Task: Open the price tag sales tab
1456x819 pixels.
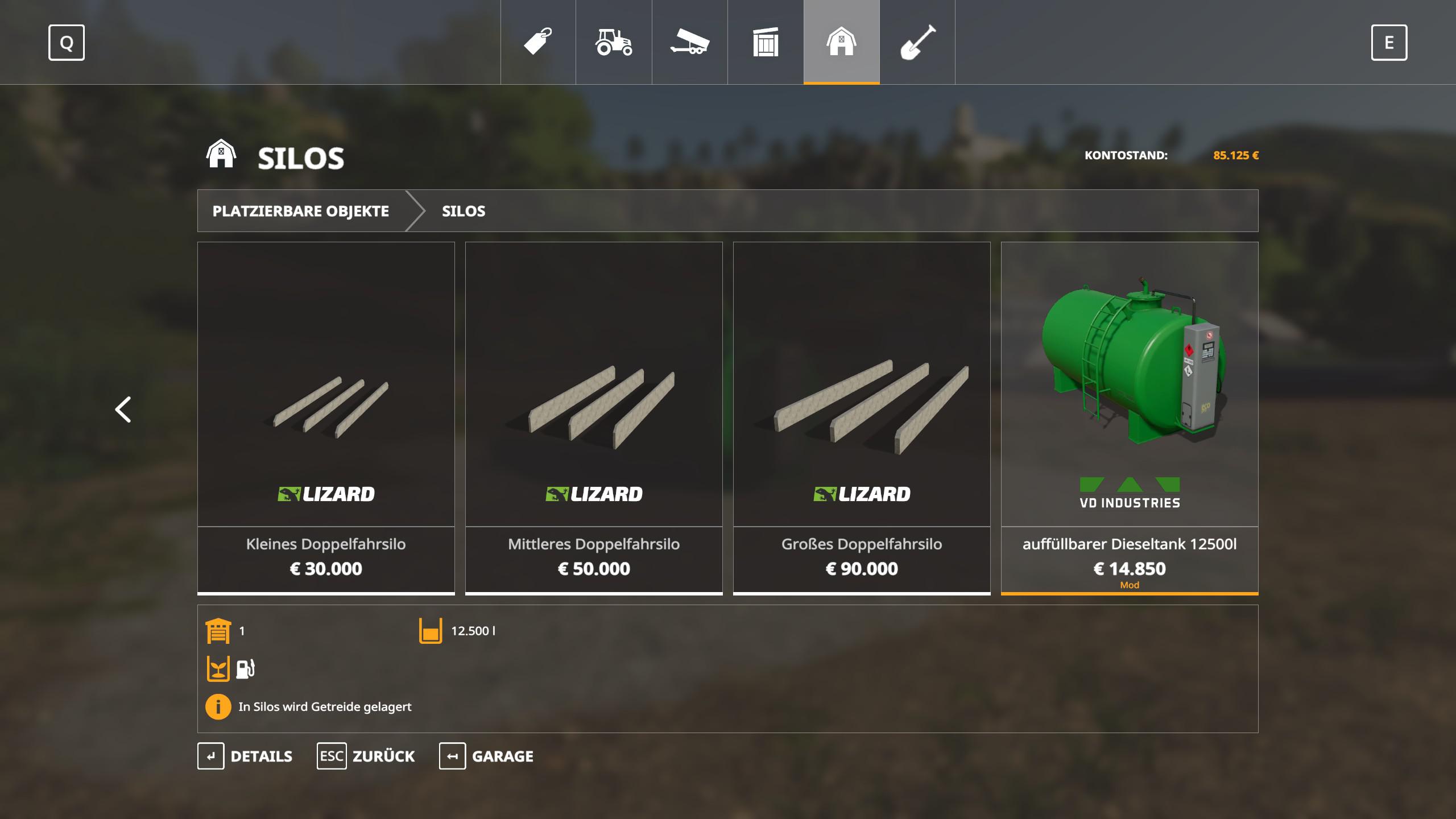Action: [x=538, y=42]
